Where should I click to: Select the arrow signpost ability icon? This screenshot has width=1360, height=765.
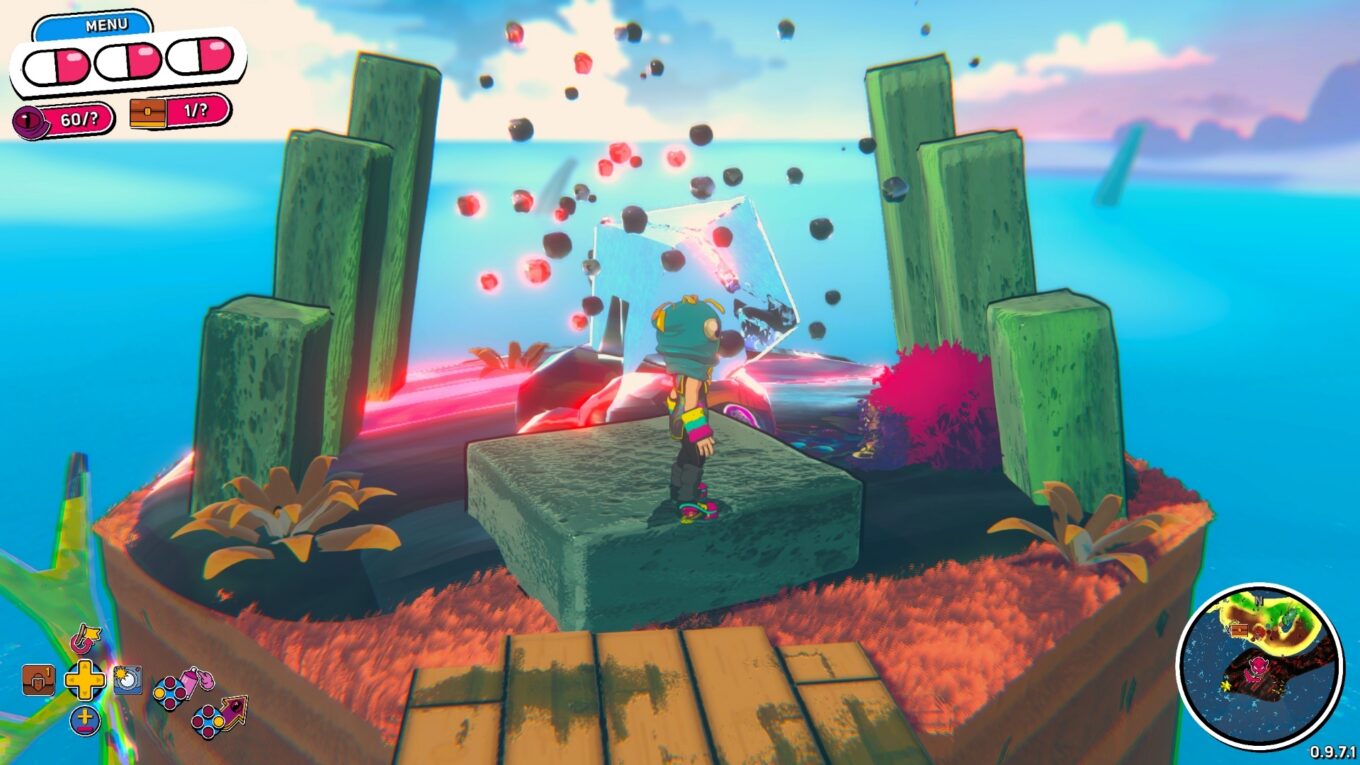pyautogui.click(x=236, y=712)
